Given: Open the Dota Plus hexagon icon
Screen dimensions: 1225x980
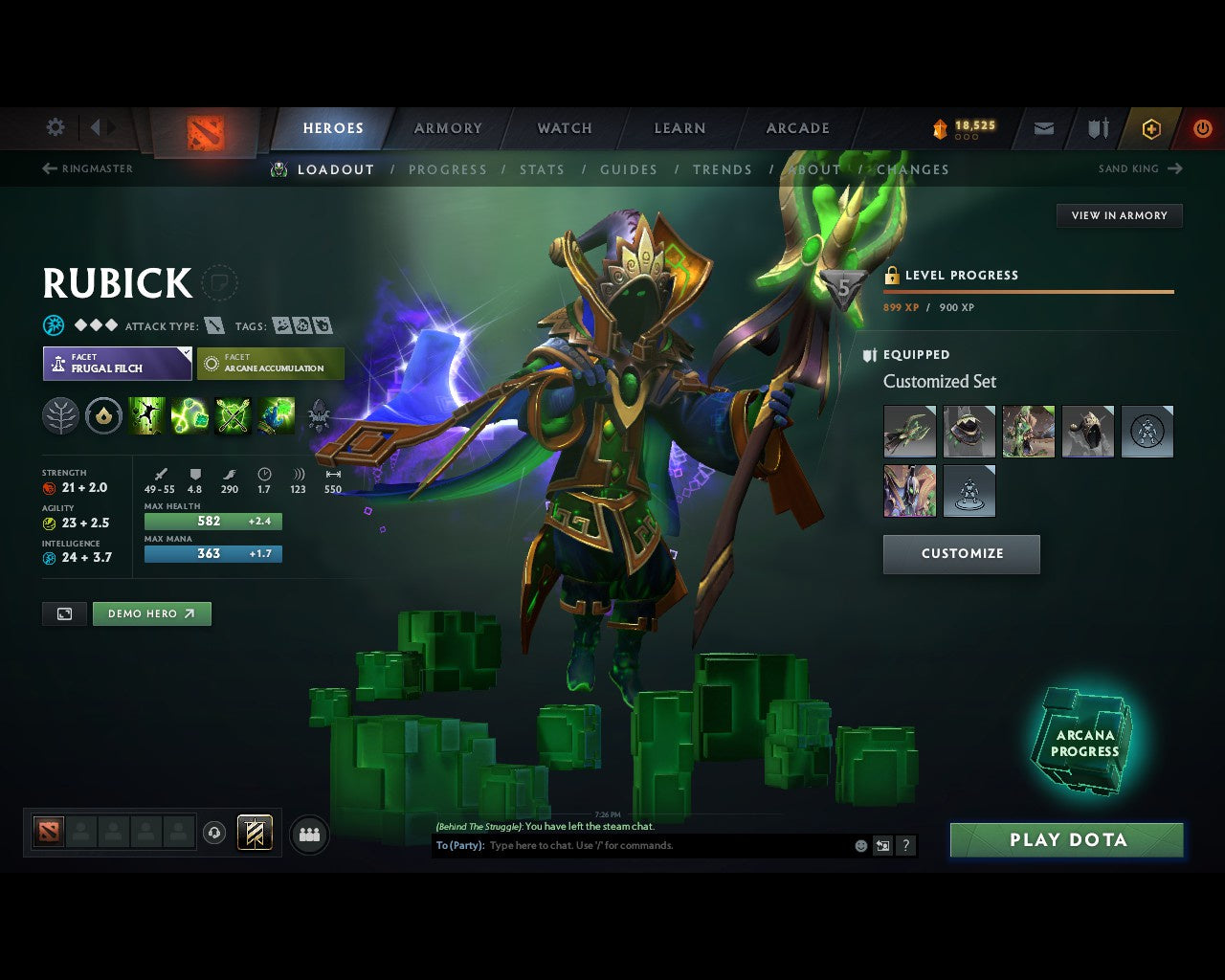Looking at the screenshot, I should pos(1151,127).
